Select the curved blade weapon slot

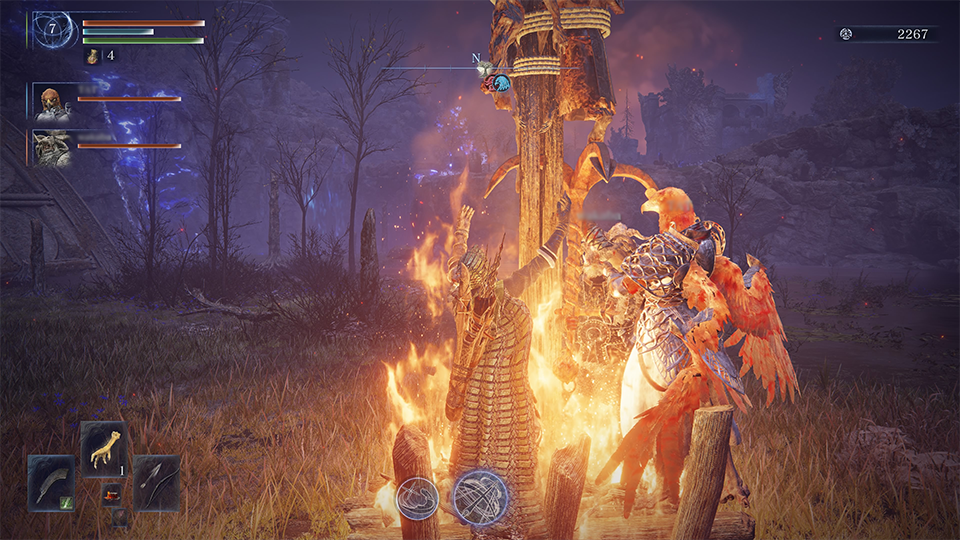click(51, 483)
